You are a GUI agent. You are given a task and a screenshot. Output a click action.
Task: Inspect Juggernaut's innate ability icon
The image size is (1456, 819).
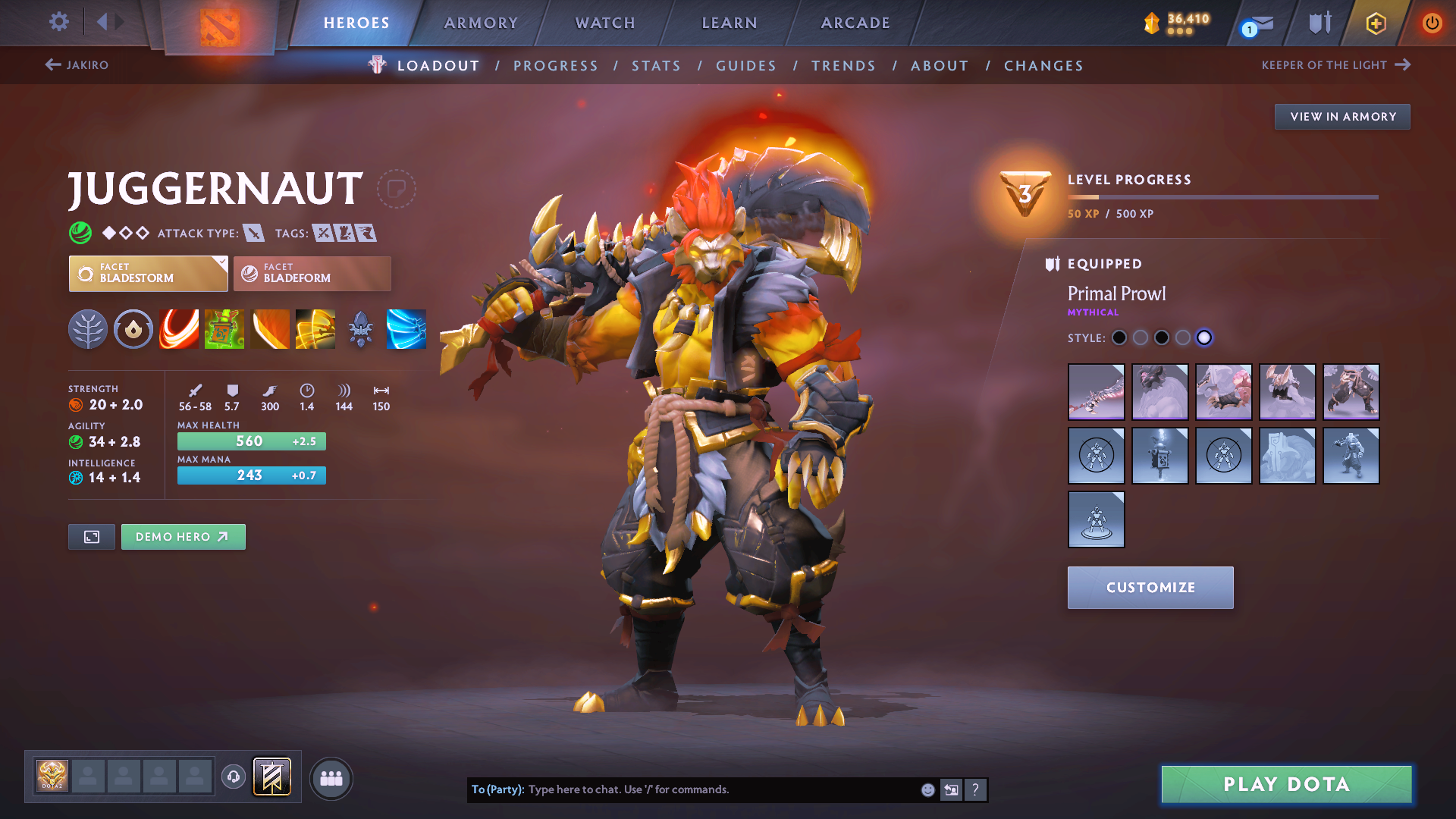pos(133,329)
